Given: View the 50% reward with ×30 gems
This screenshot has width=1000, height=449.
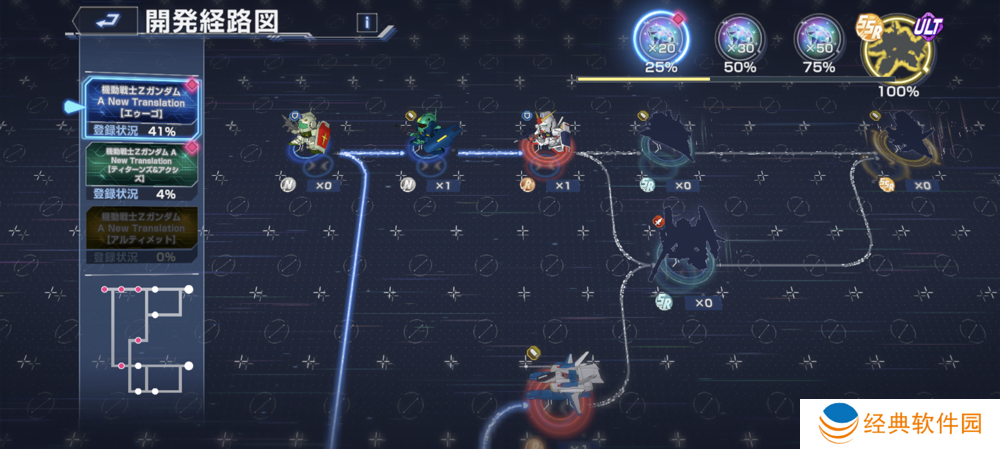Looking at the screenshot, I should tap(739, 40).
